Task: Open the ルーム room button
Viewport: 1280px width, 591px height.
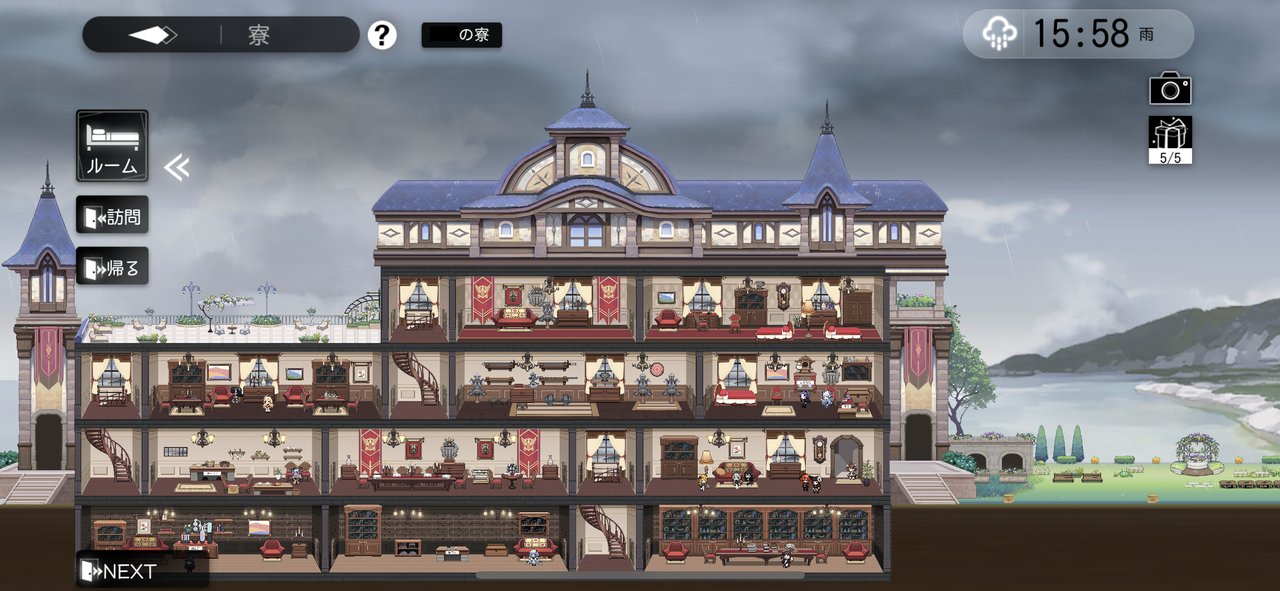Action: 112,146
